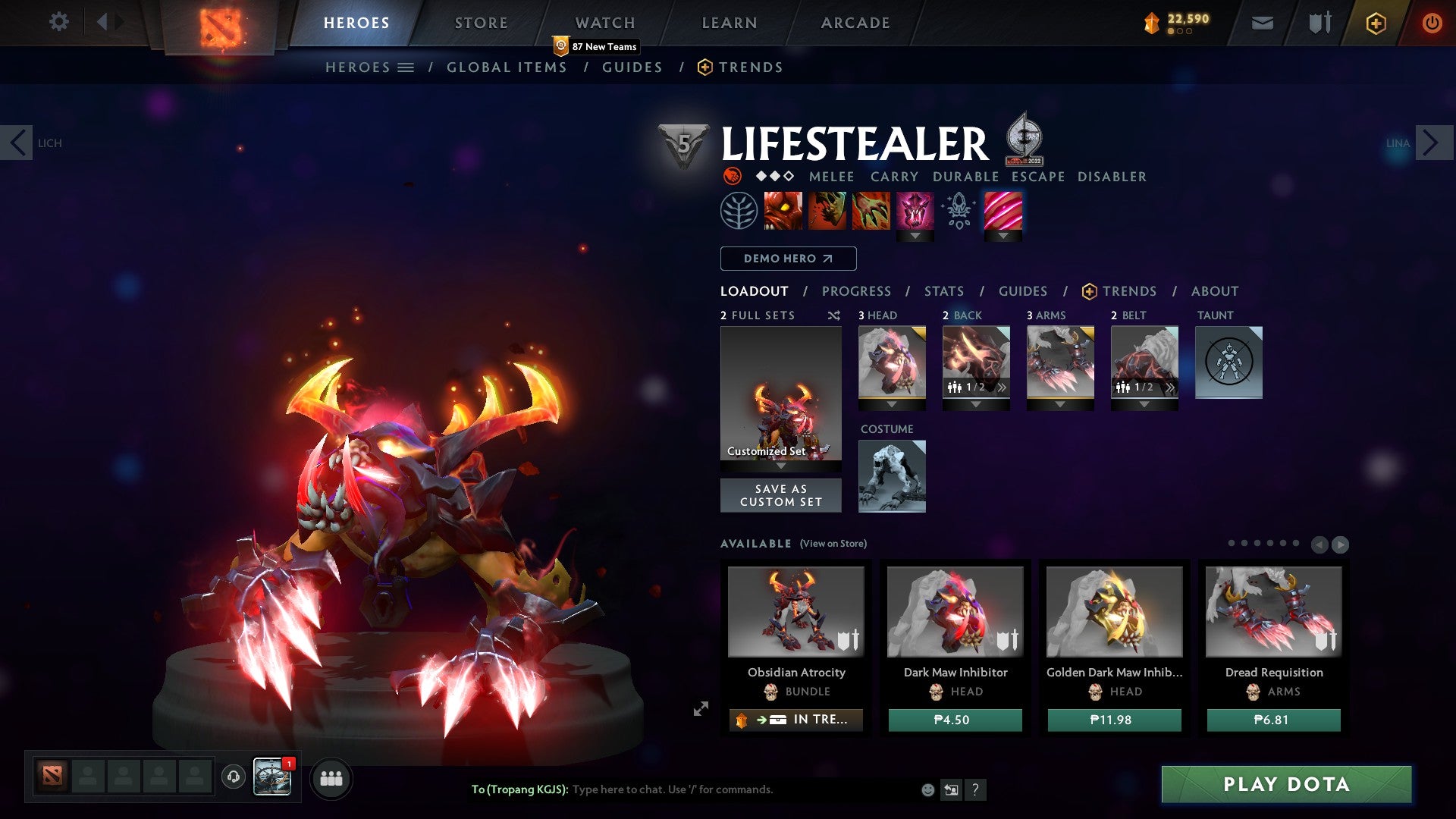Switch to the PROGRESS tab

click(x=857, y=290)
